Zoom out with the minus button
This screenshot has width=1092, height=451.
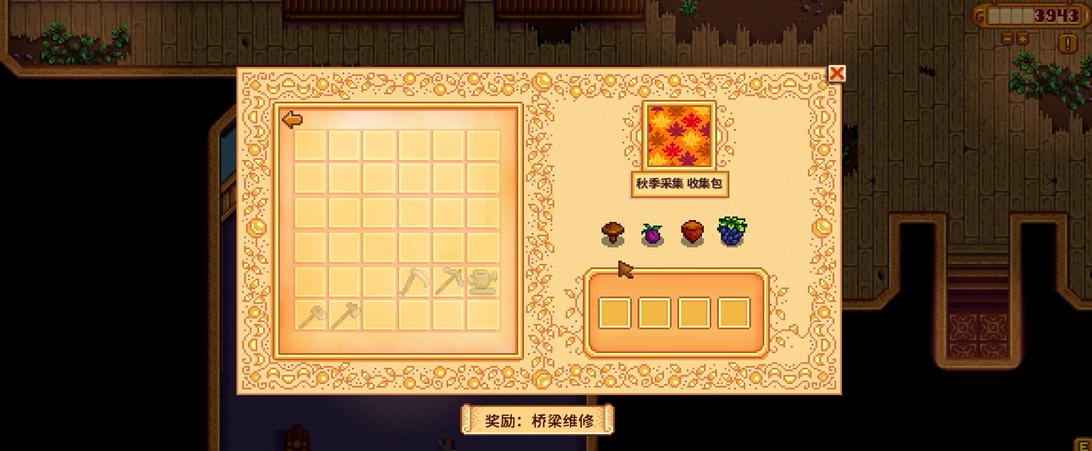(x=1007, y=39)
